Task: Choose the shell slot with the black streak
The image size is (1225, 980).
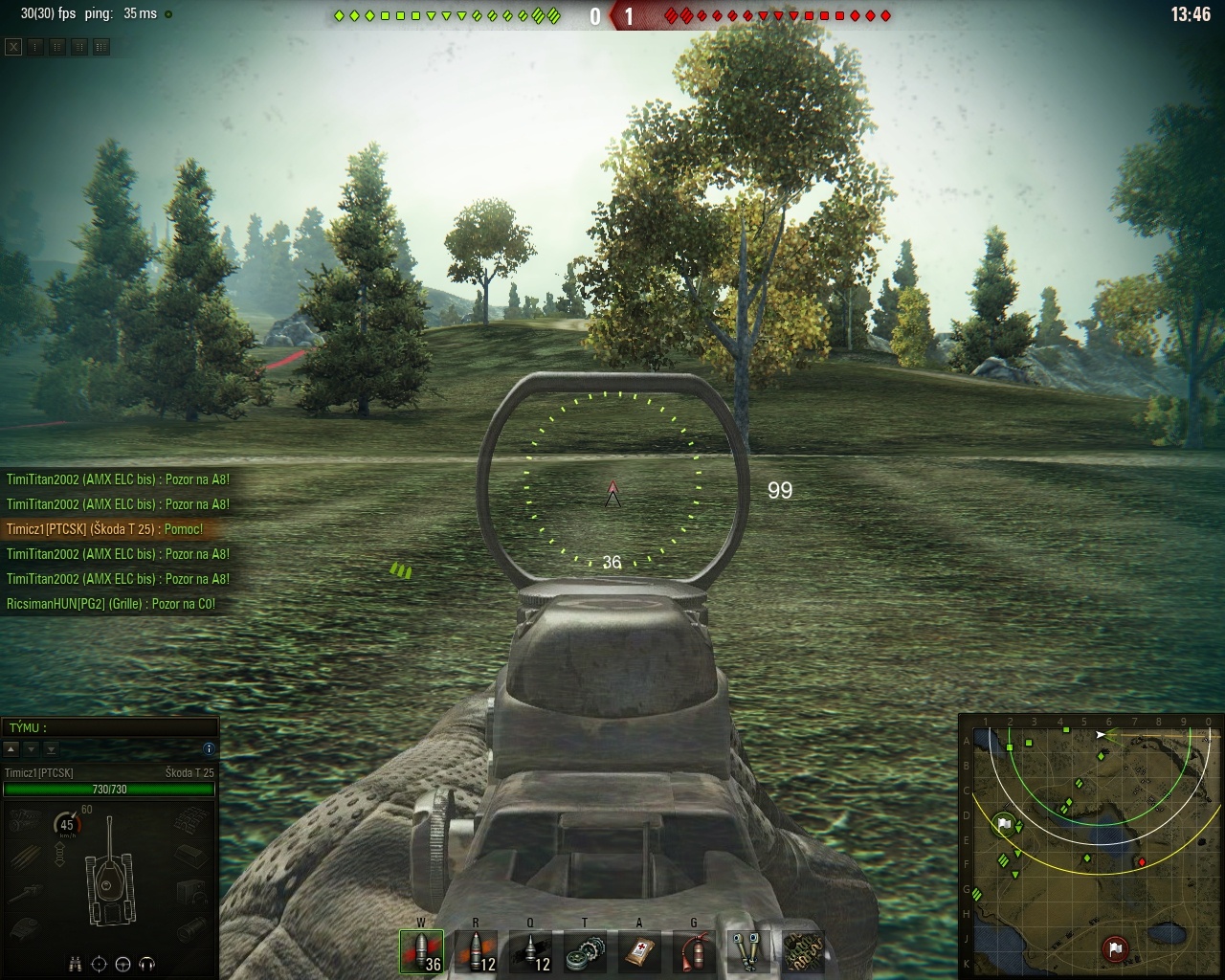Action: [x=530, y=951]
